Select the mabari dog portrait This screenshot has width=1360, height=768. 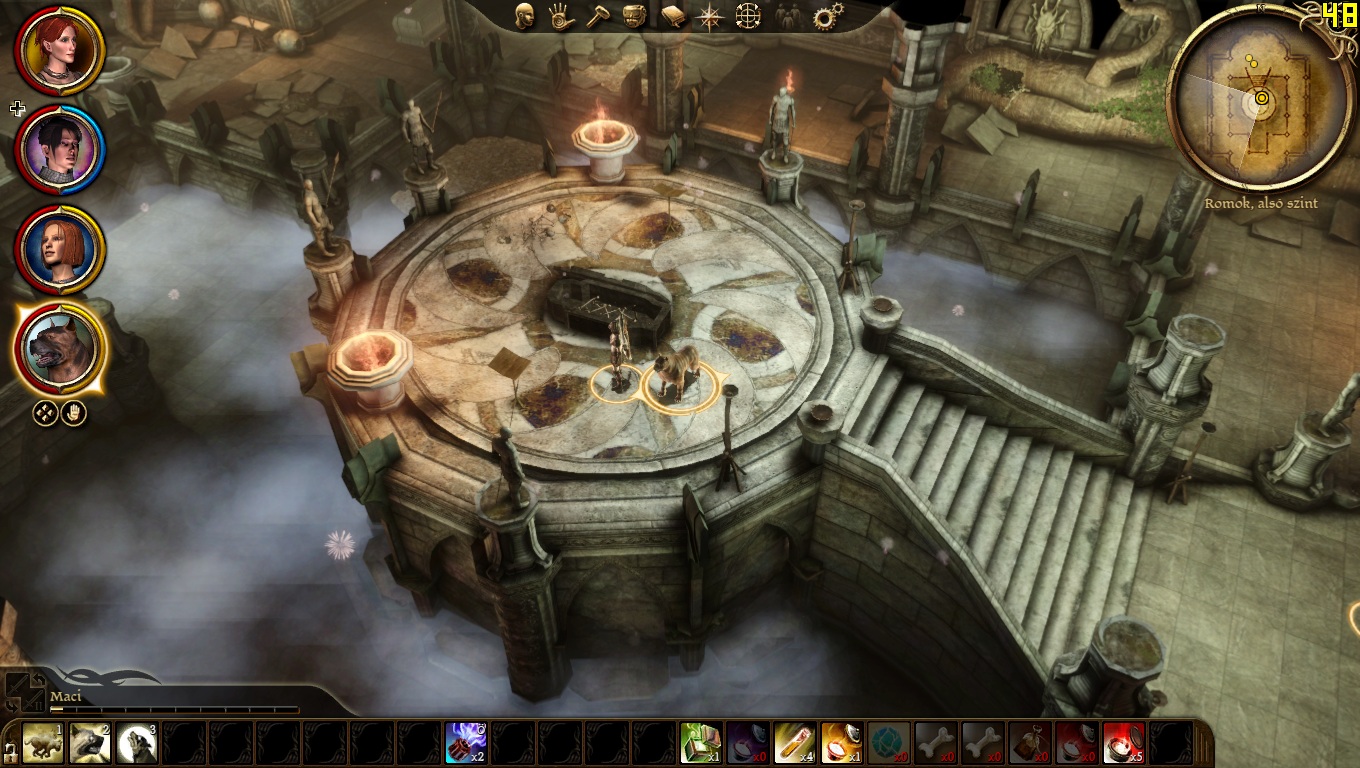(59, 348)
